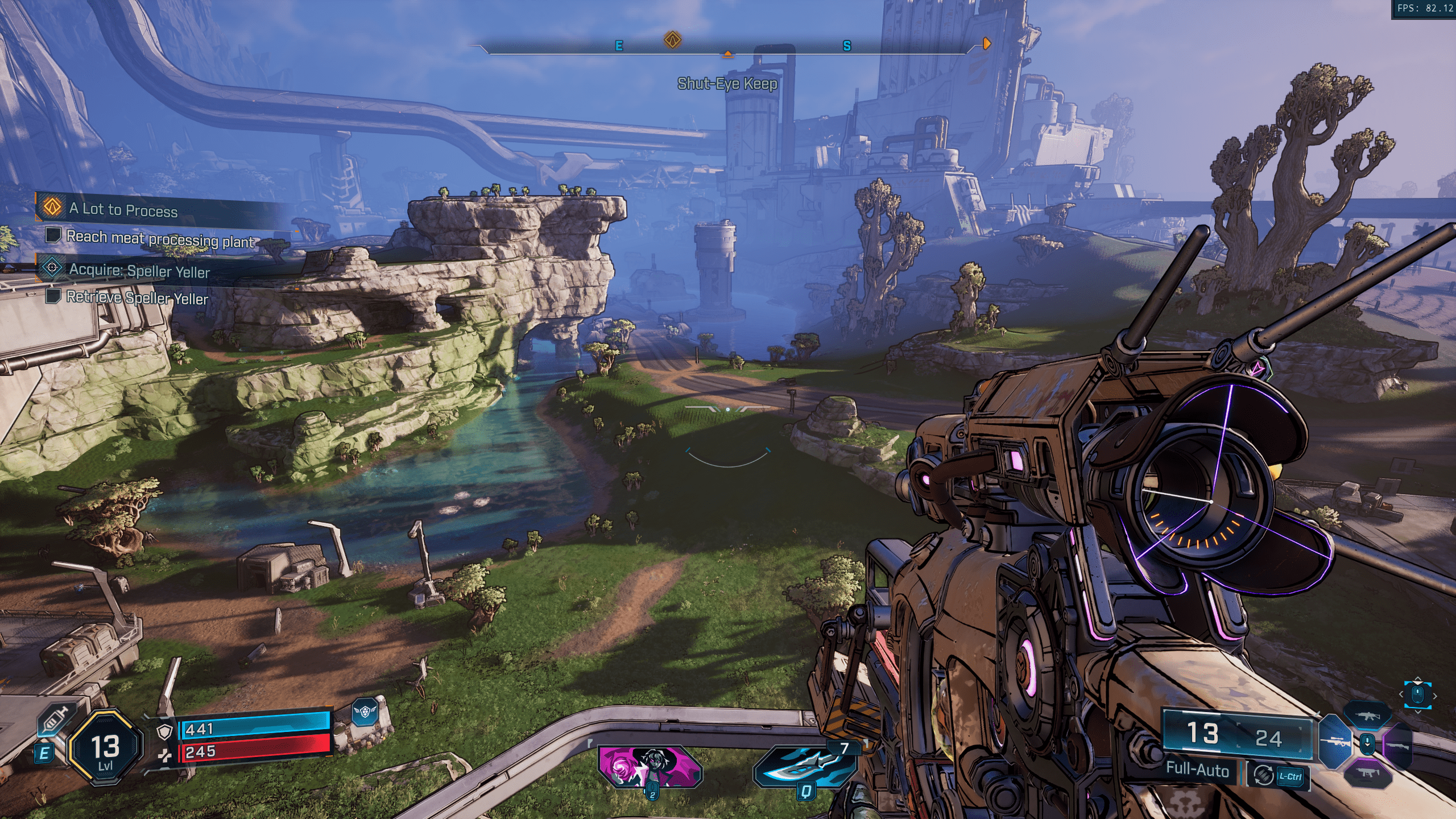Open the "Acquire: Speller Yeller" tracked entry
The width and height of the screenshot is (1456, 819).
click(x=139, y=270)
